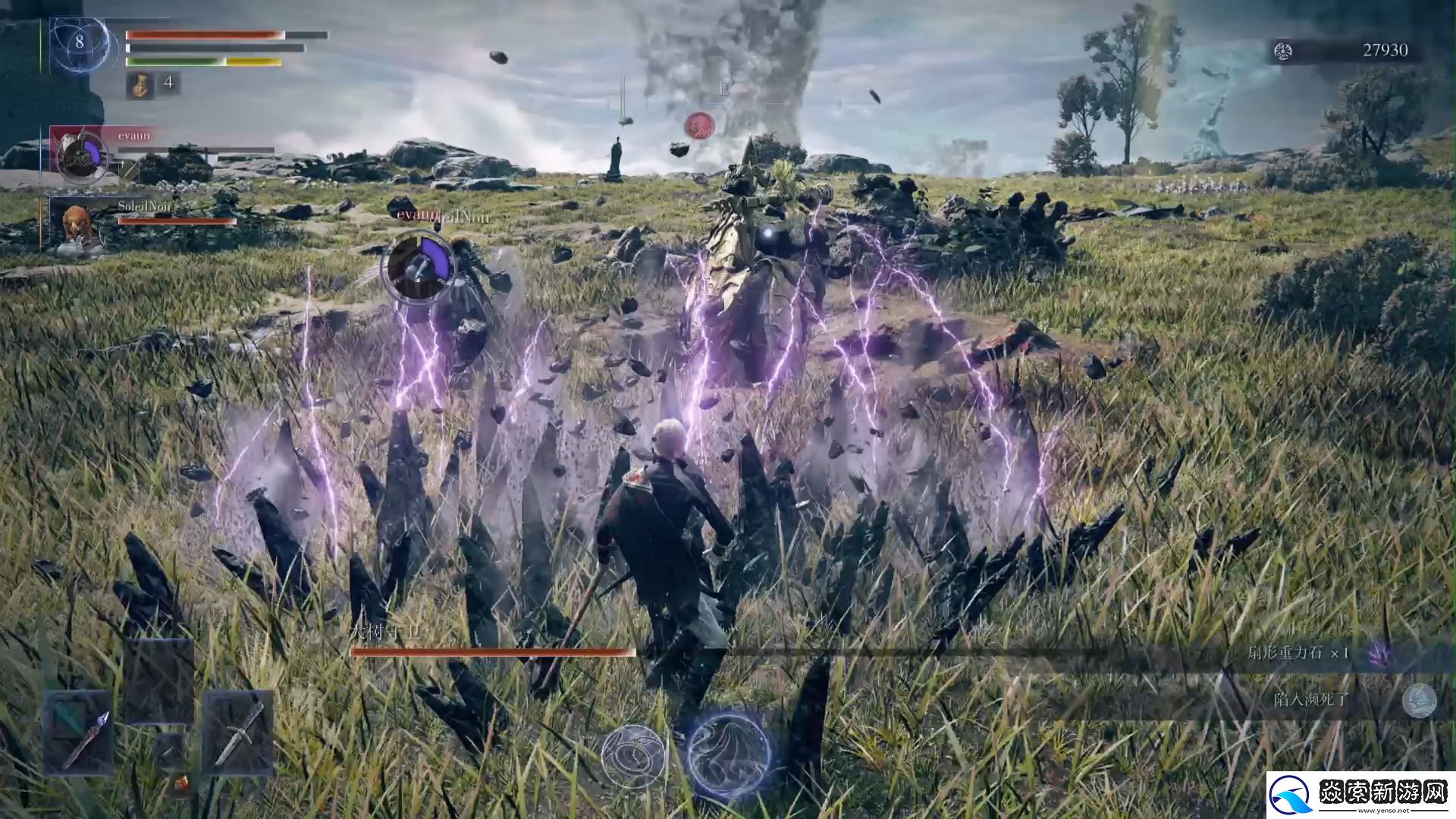Select the sword weapon slot
The height and width of the screenshot is (819, 1456).
pos(238,732)
